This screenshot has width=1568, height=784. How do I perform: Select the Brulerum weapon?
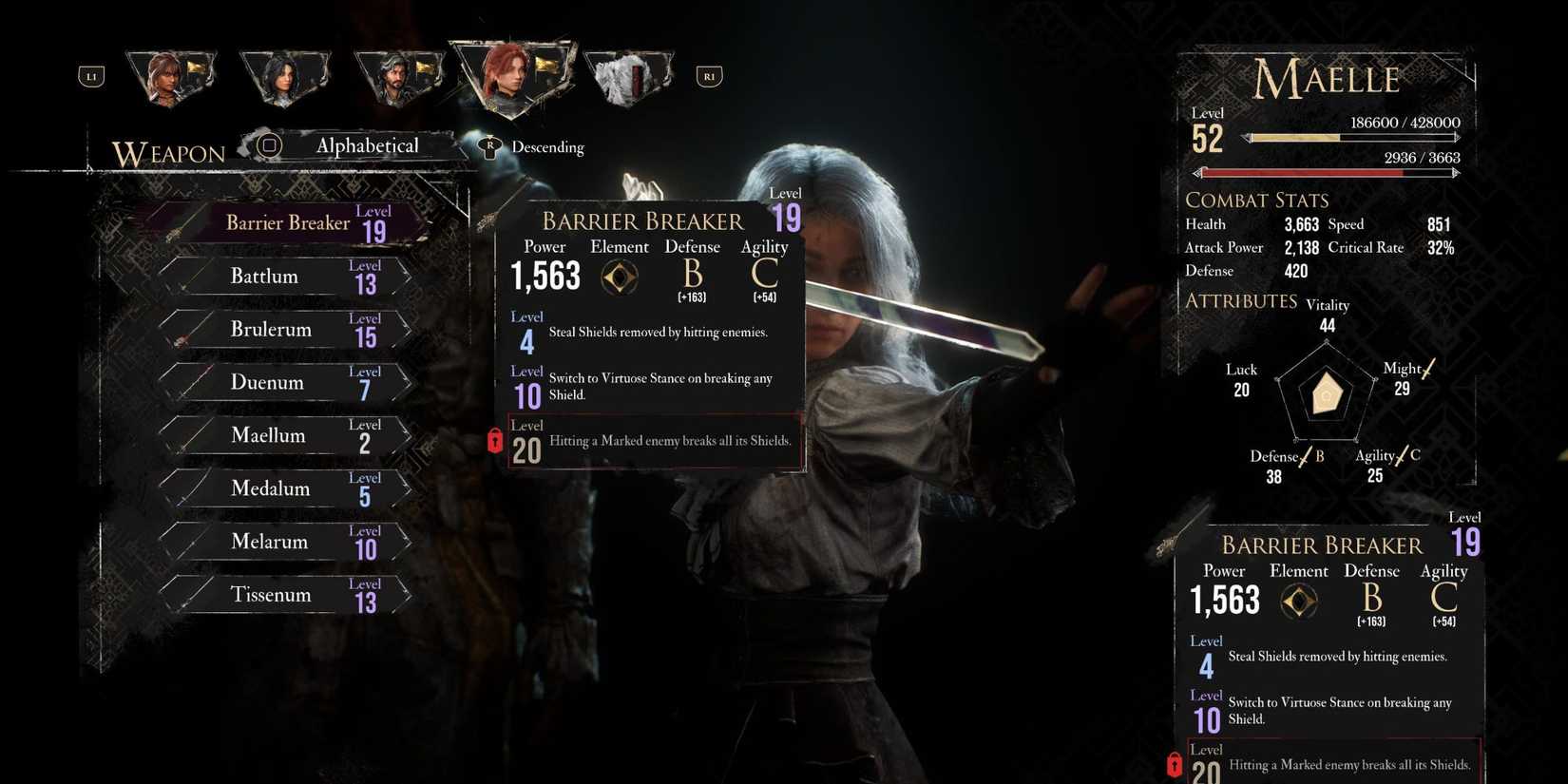coord(270,330)
